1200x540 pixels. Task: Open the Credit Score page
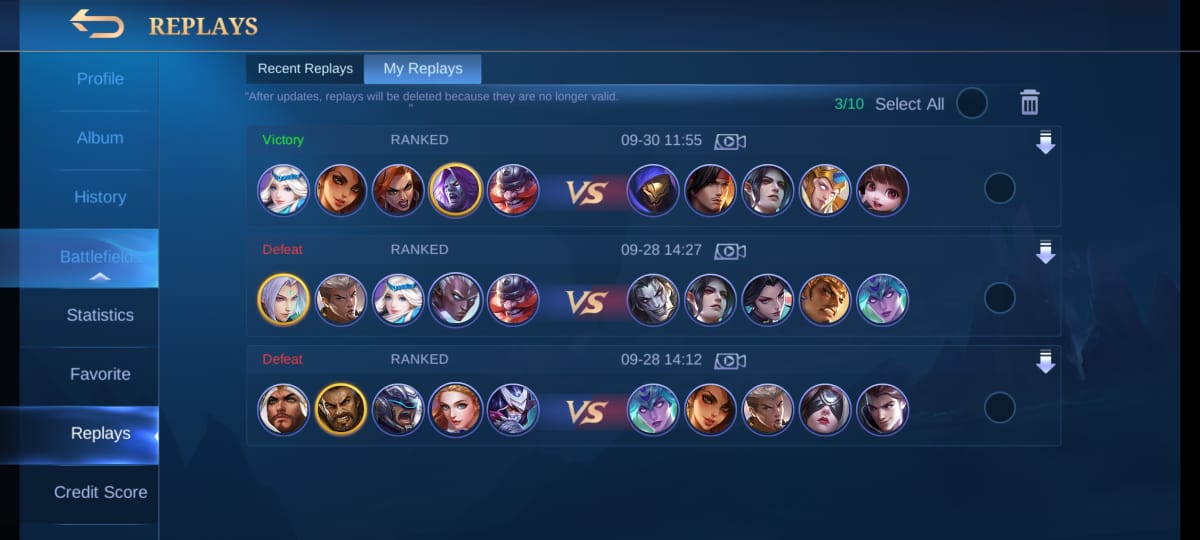point(100,492)
